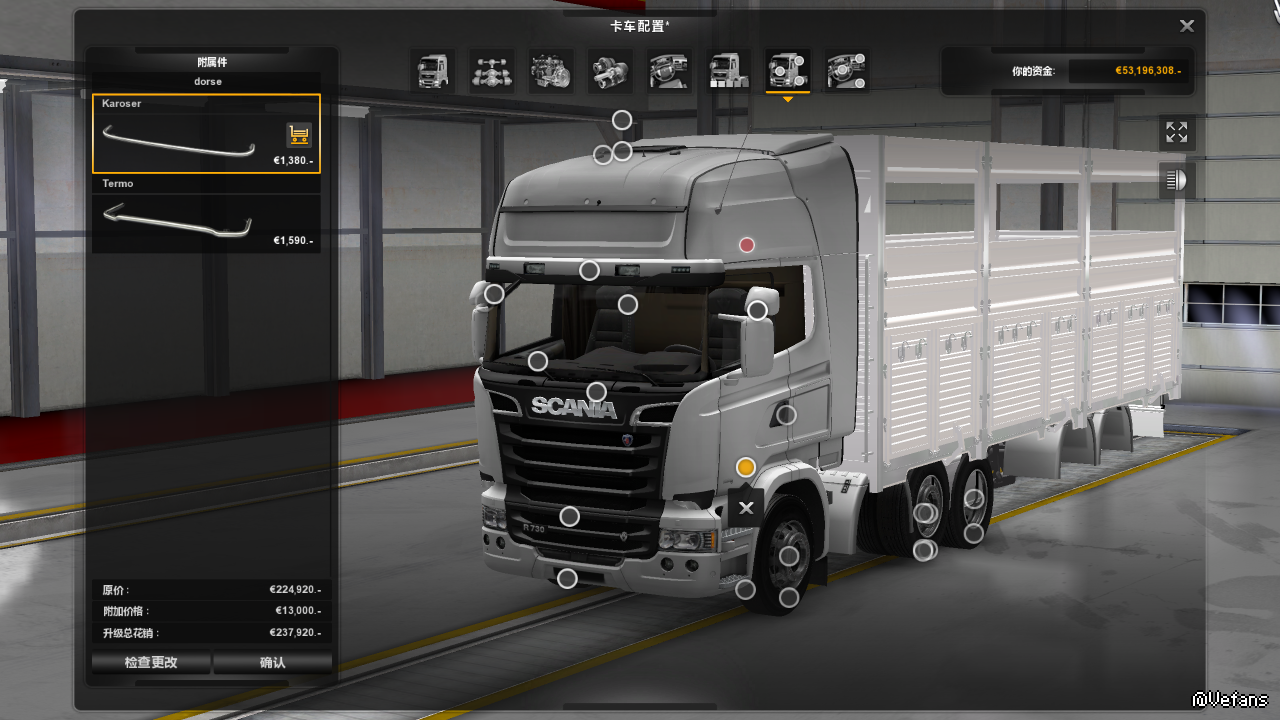Dismiss the selected accessory slot with X
This screenshot has height=720, width=1280.
pos(746,508)
